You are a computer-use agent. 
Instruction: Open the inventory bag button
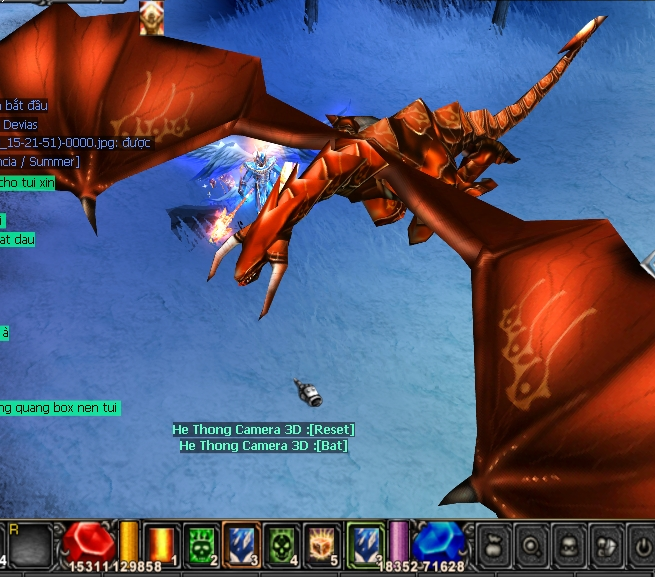(x=493, y=545)
